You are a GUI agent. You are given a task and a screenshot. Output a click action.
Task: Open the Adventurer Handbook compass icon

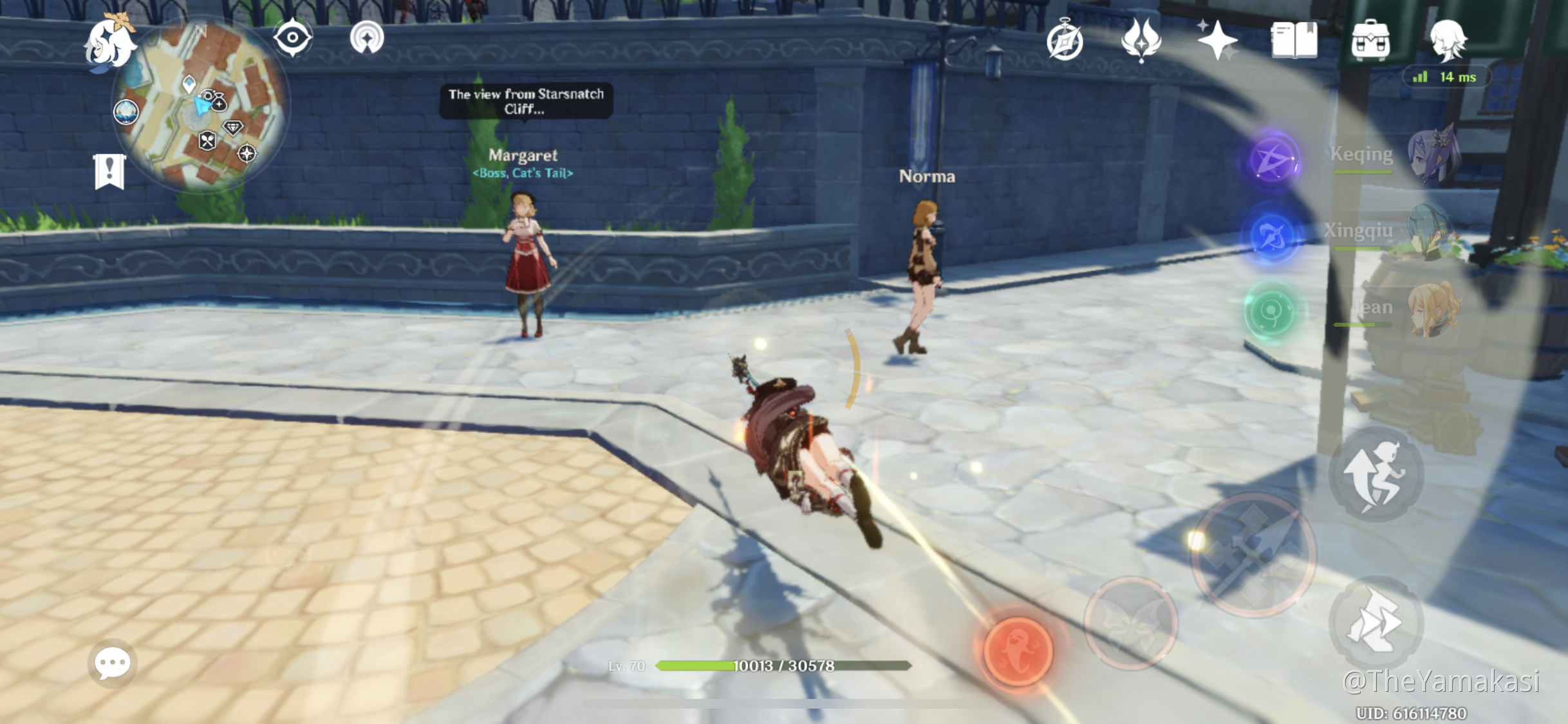[x=1065, y=42]
